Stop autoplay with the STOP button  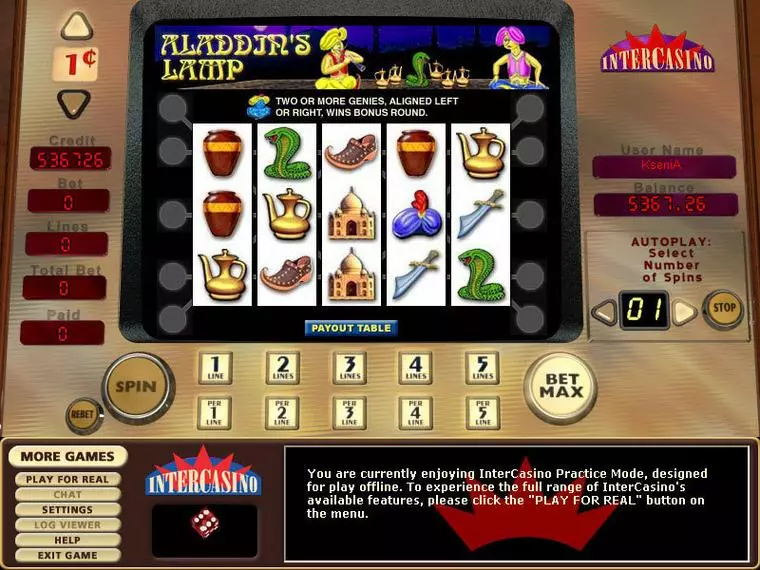[722, 310]
